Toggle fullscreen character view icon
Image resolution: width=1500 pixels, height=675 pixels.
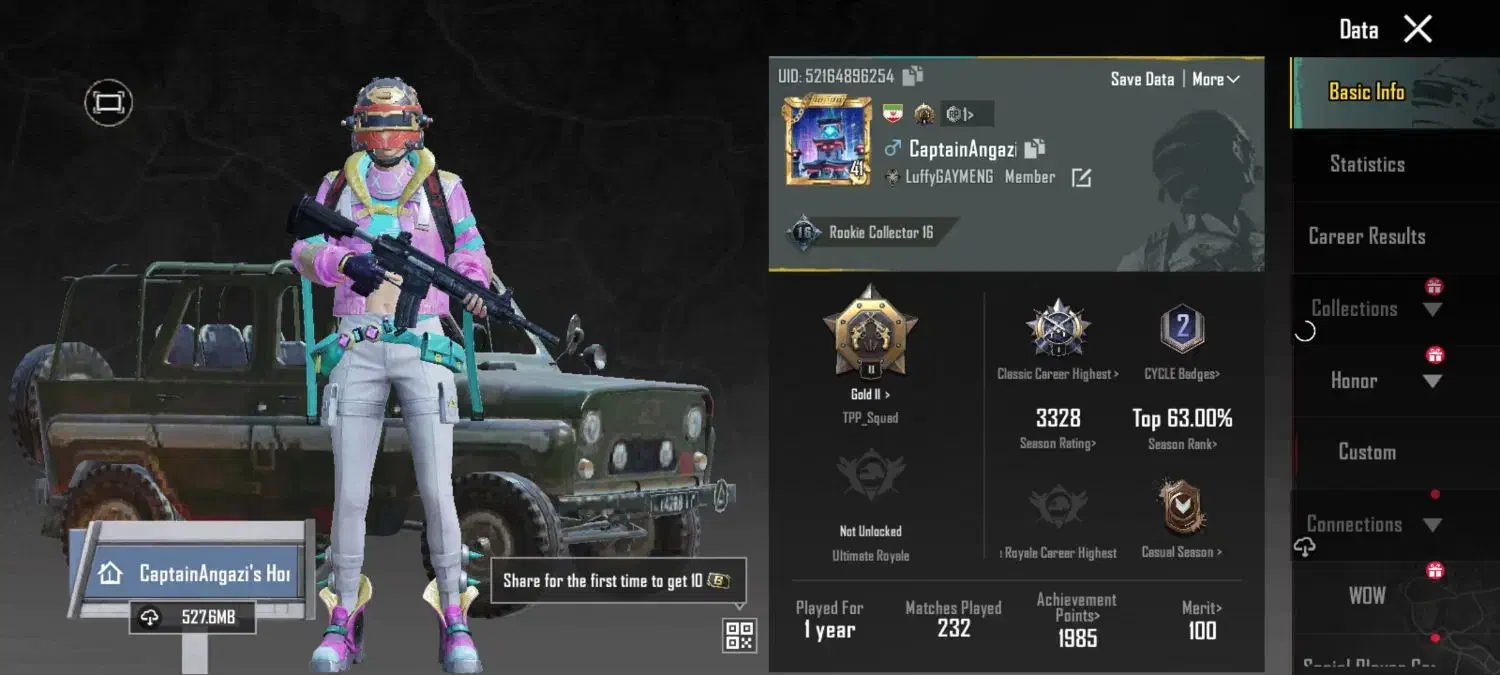[108, 102]
